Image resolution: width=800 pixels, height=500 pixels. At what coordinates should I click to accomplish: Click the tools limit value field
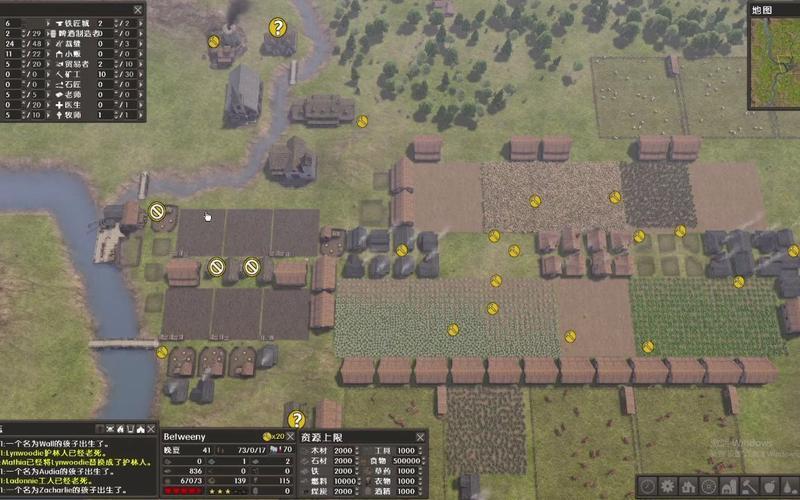(410, 452)
